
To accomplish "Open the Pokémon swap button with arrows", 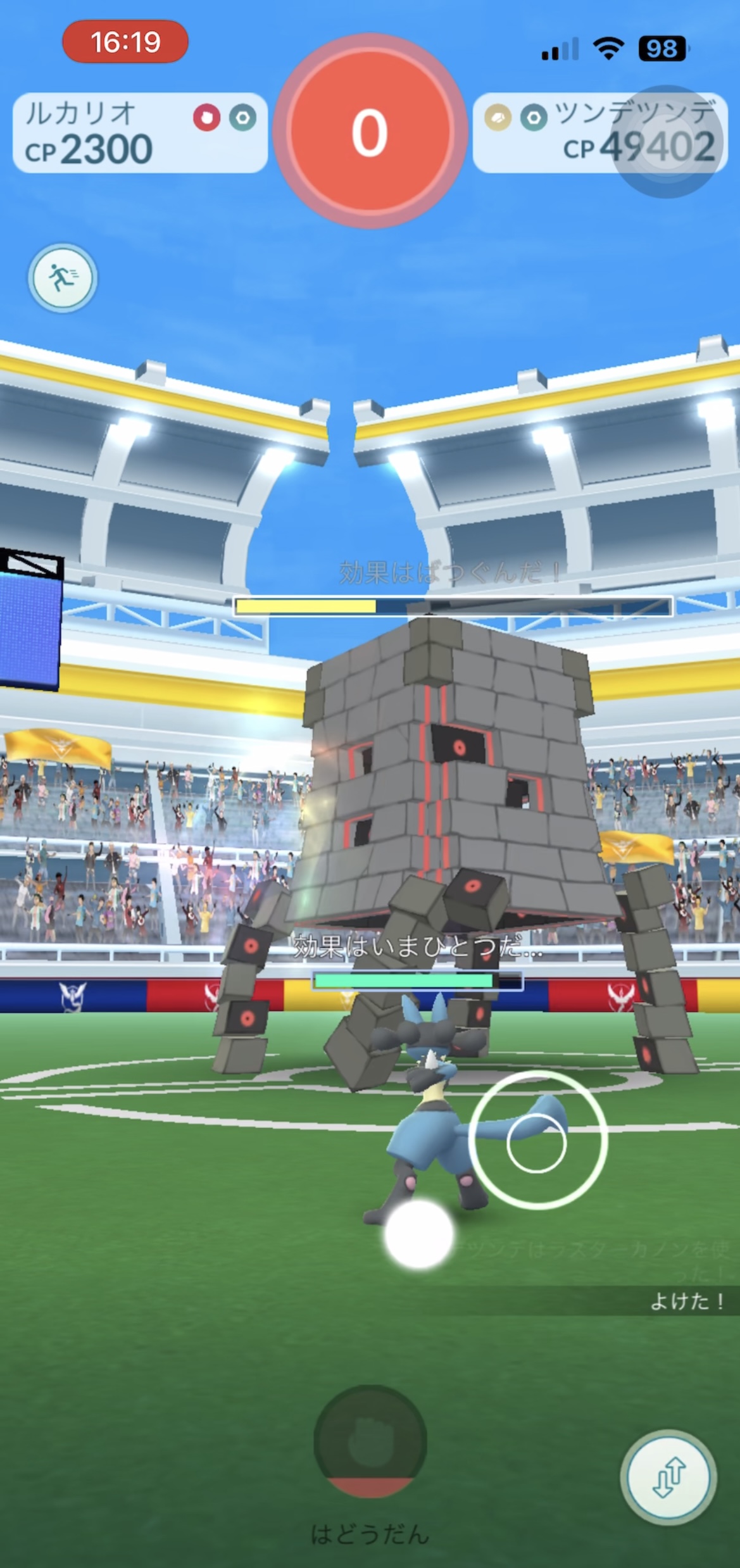I will (x=668, y=1476).
